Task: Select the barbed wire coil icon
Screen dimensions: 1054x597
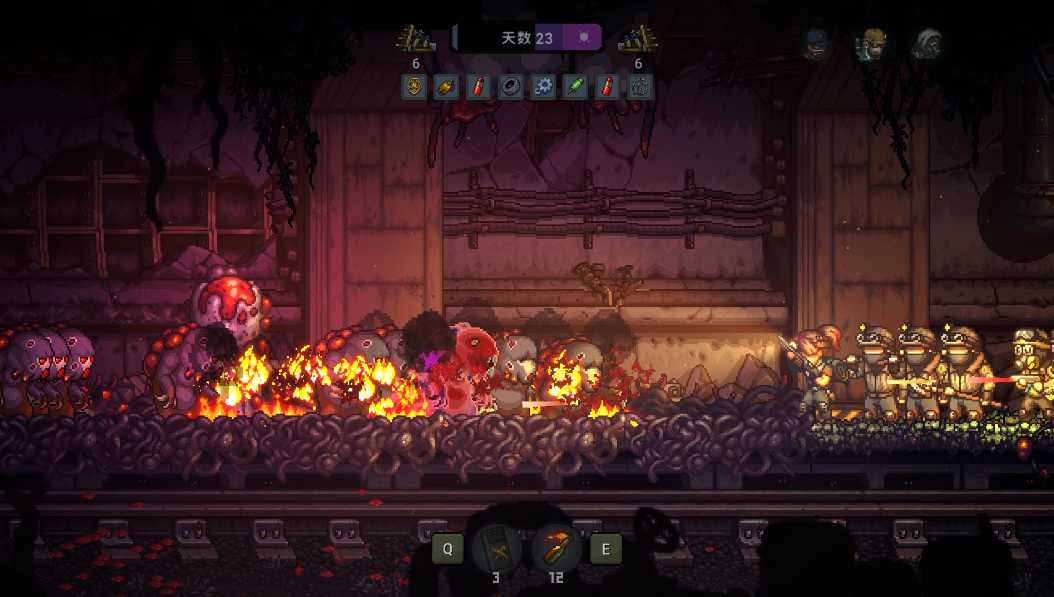Action: click(639, 87)
